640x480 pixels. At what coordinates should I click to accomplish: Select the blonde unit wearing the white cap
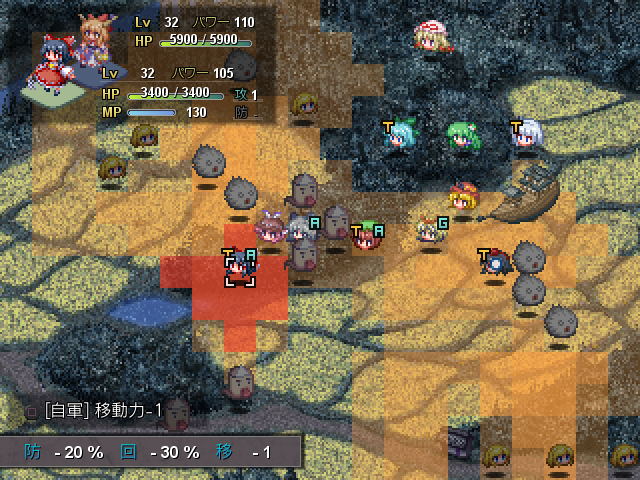coord(431,38)
